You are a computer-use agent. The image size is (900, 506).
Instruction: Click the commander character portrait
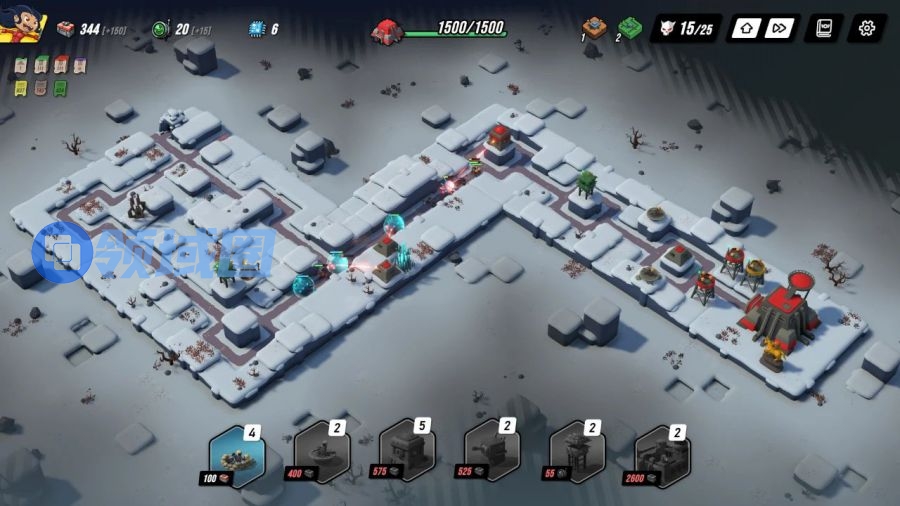24,25
